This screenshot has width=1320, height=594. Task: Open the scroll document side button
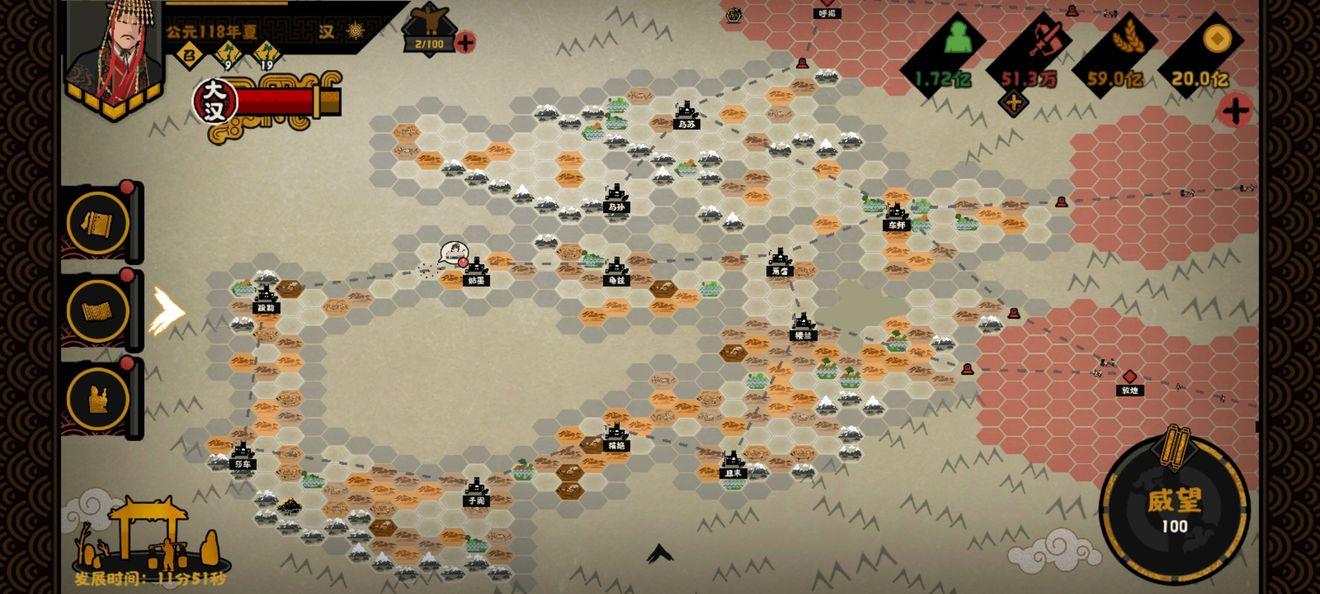click(98, 222)
